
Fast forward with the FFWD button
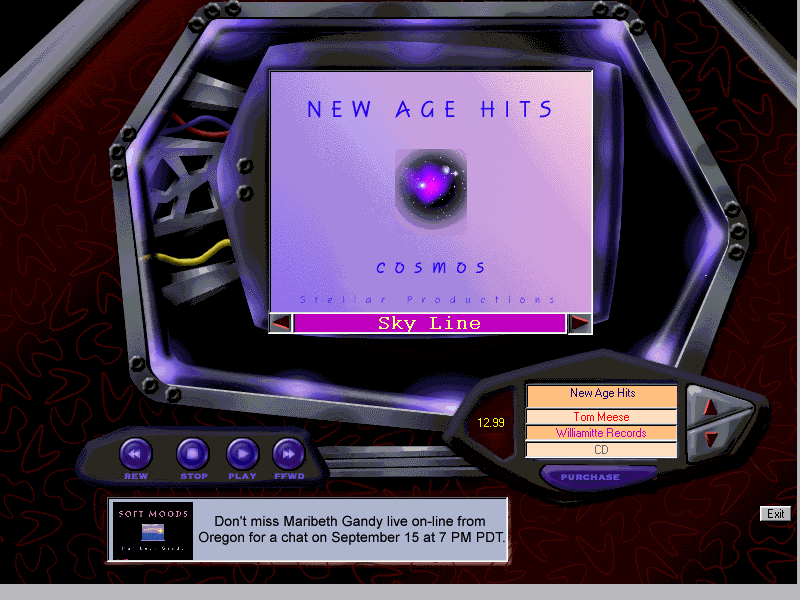pyautogui.click(x=289, y=454)
